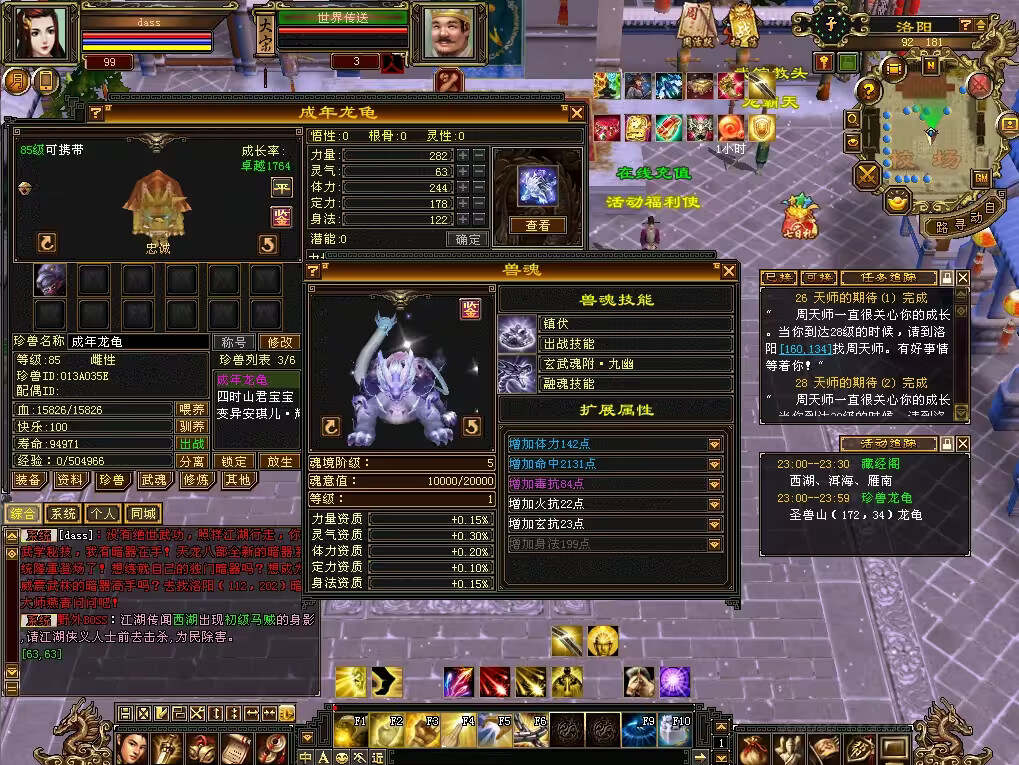Click the 世界传送 world teleport button
1019x765 pixels.
343,18
